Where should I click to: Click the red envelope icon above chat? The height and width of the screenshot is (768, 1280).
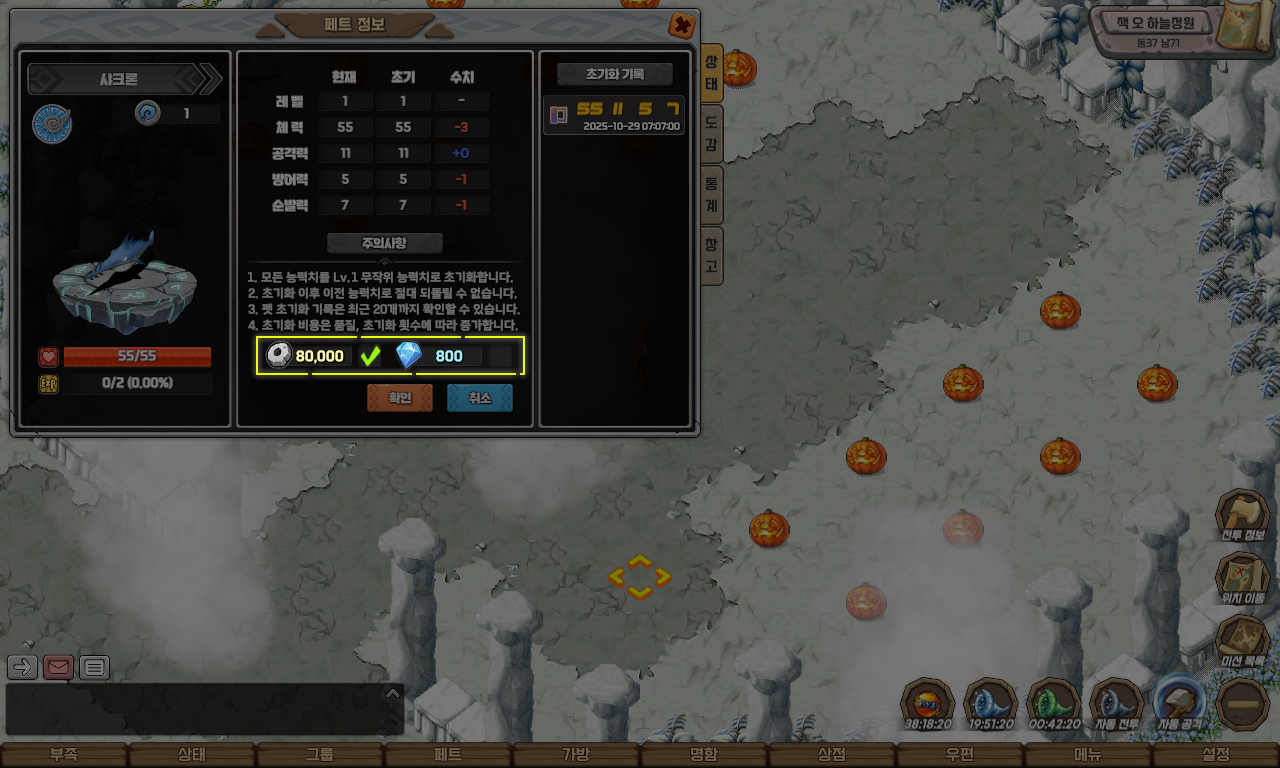(x=58, y=667)
